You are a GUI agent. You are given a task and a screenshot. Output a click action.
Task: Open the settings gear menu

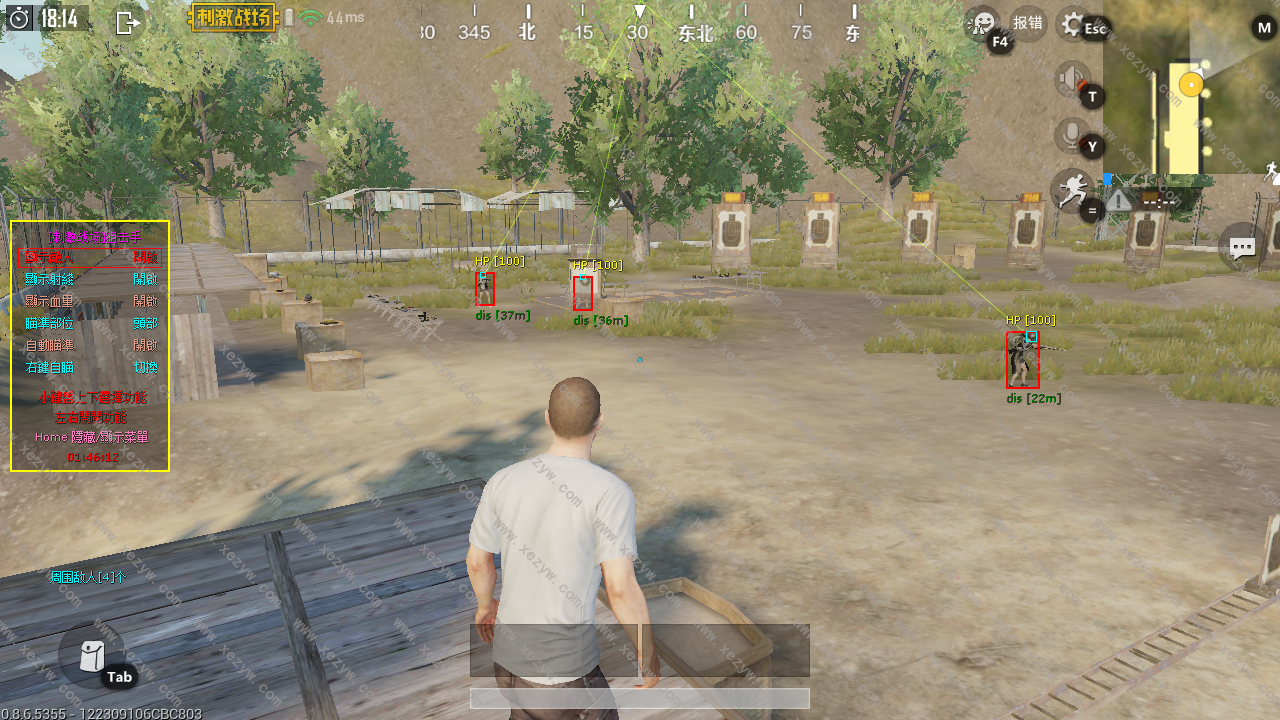click(x=1073, y=24)
